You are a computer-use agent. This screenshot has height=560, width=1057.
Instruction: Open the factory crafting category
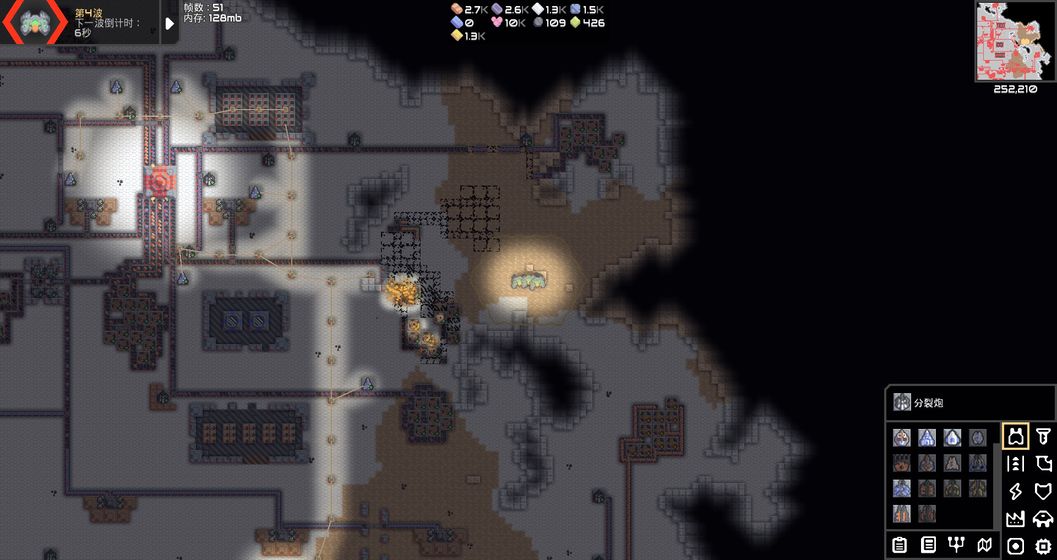click(1016, 518)
